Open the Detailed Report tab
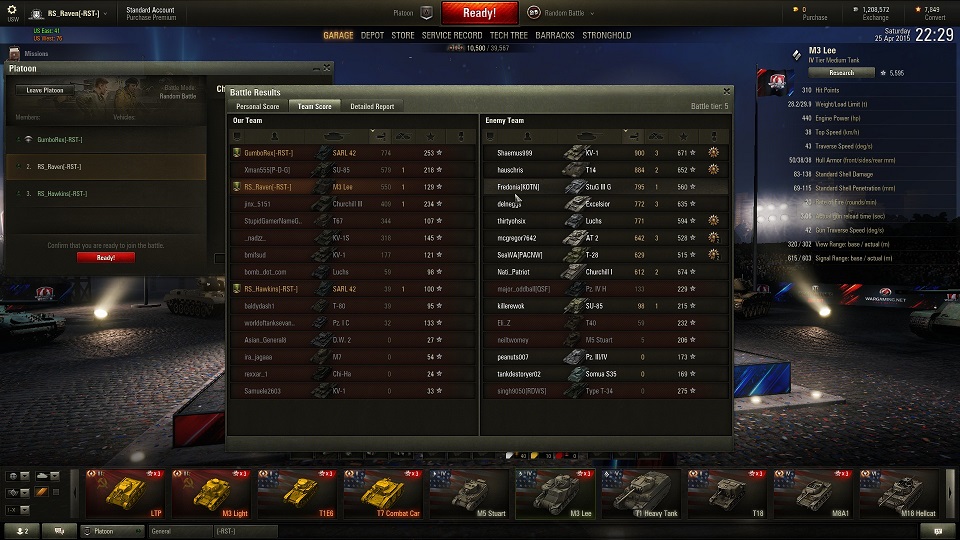Viewport: 960px width, 540px height. pyautogui.click(x=372, y=106)
